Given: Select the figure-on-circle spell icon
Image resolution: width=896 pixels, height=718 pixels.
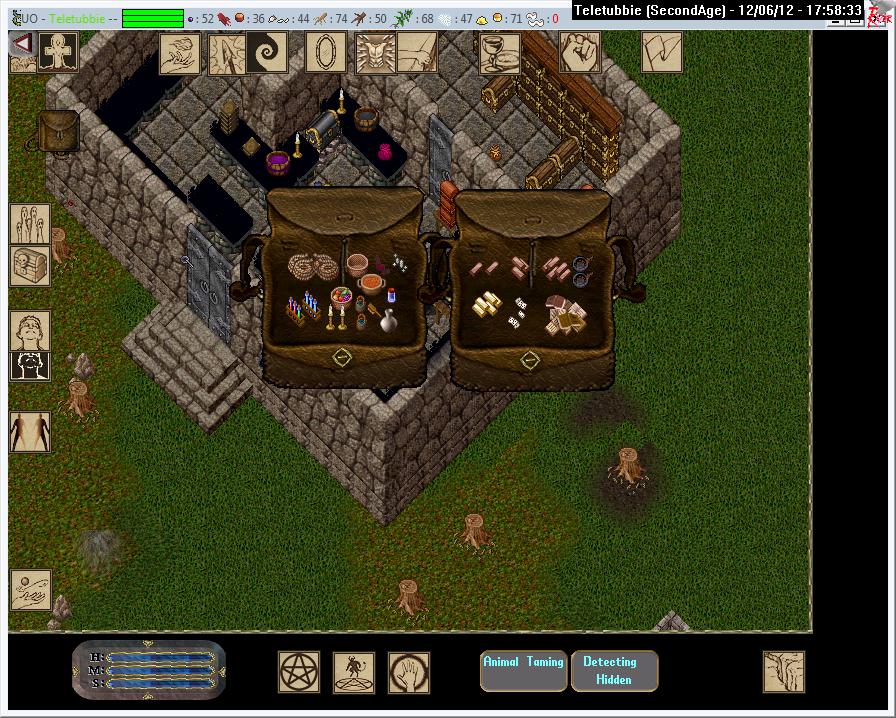Looking at the screenshot, I should (354, 672).
